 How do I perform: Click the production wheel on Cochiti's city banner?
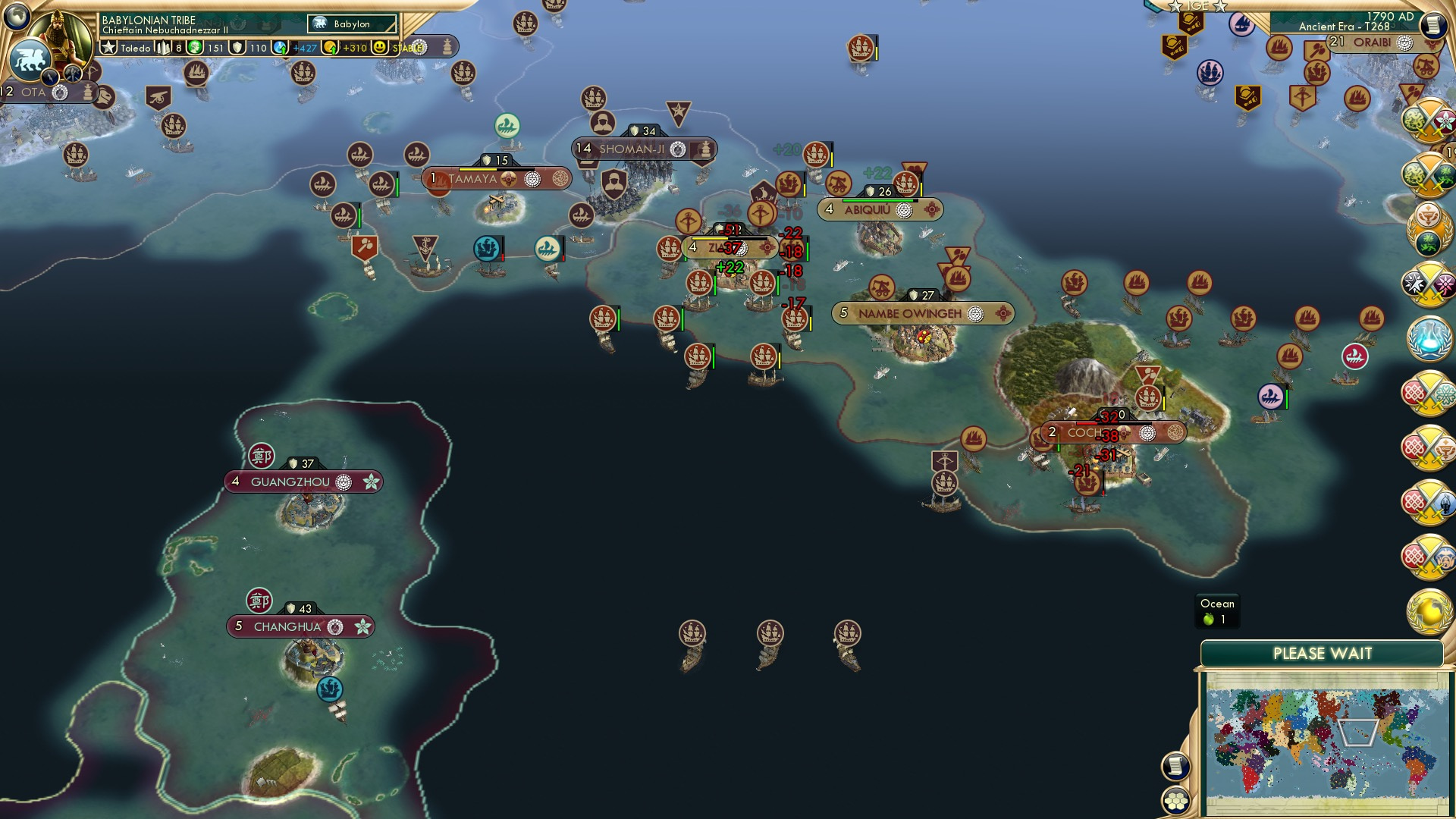click(x=1147, y=432)
